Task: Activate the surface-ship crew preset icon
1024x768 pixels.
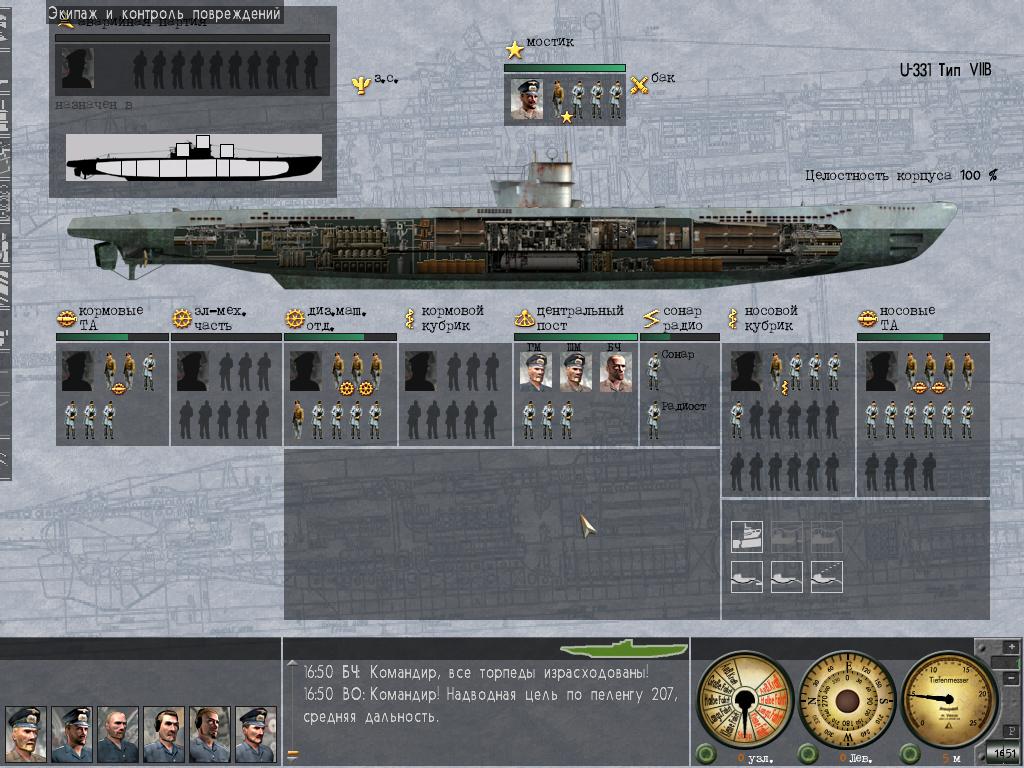Action: (746, 537)
